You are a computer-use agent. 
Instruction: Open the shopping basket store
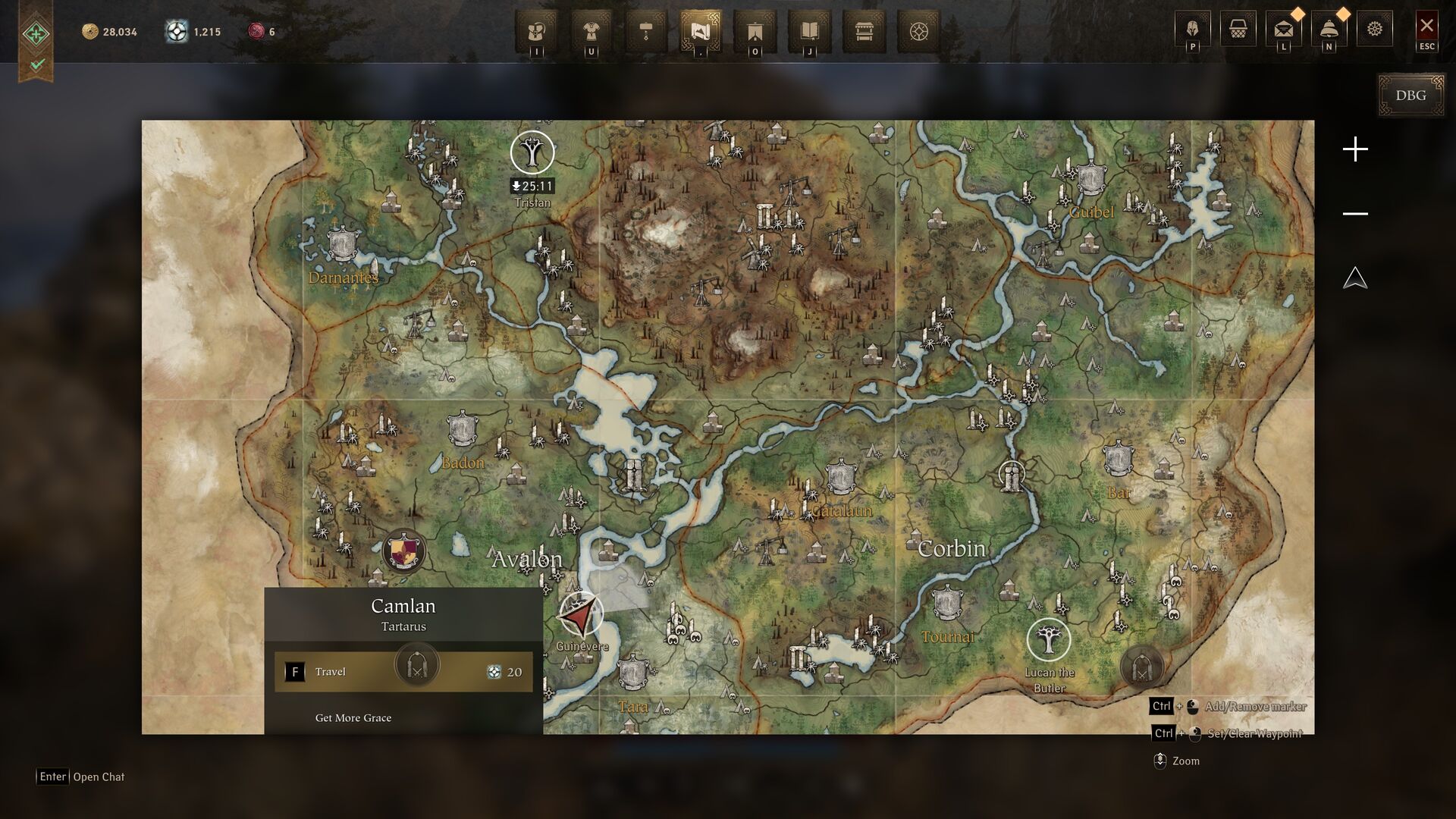(x=1238, y=30)
